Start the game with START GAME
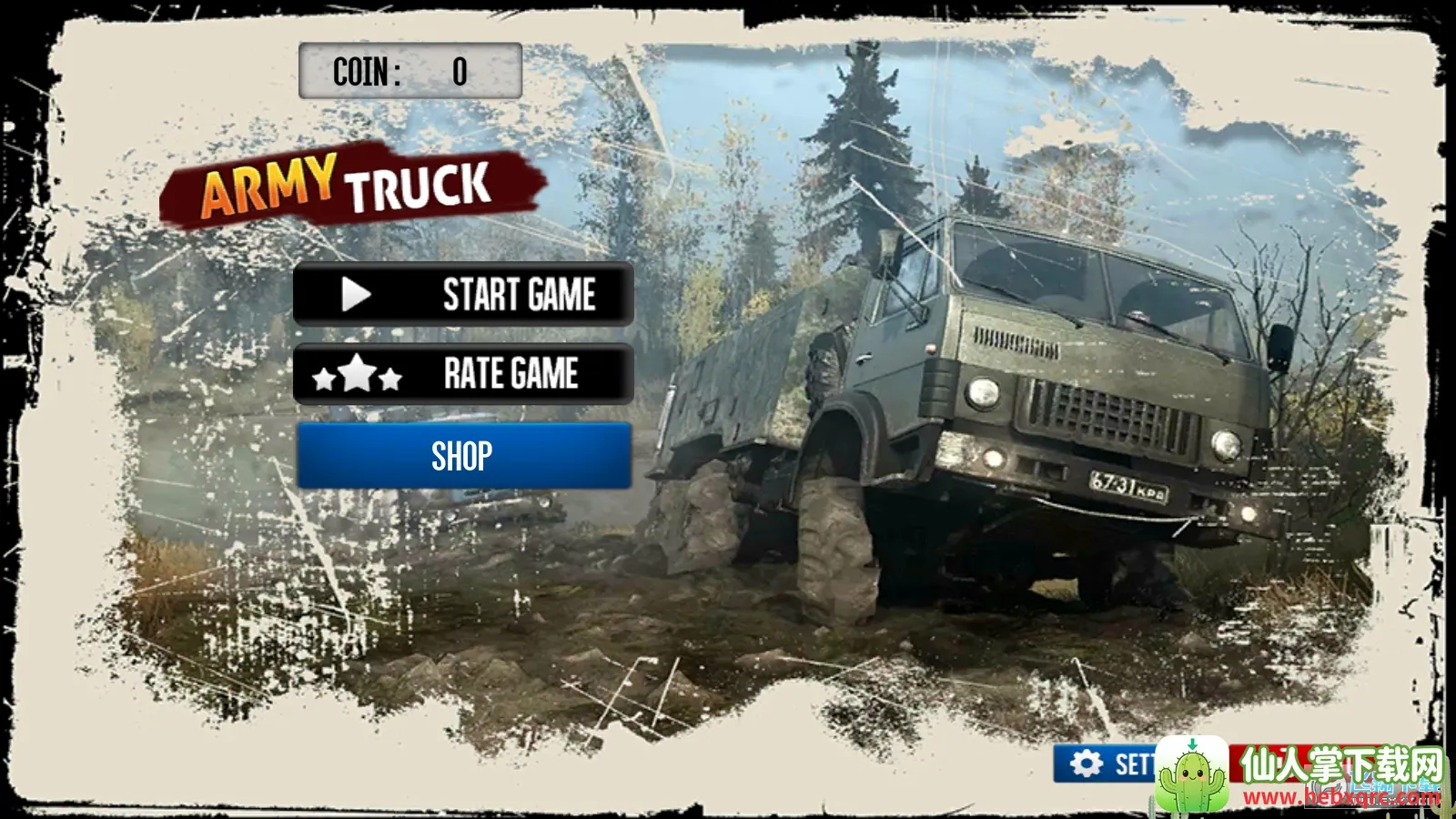Image resolution: width=1456 pixels, height=819 pixels. [x=463, y=295]
